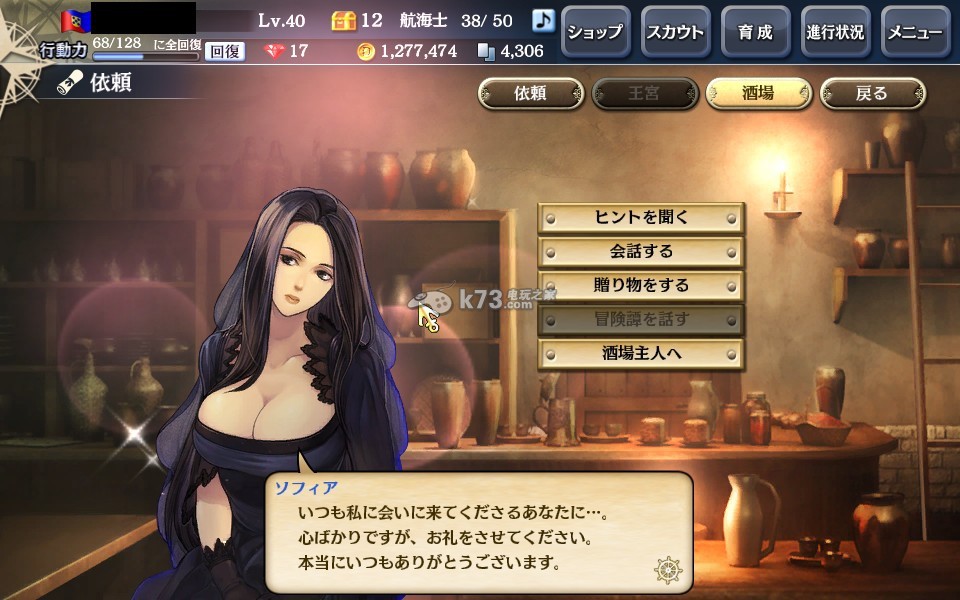Image resolution: width=960 pixels, height=600 pixels.
Task: Go back with the 戻る button
Action: tap(871, 94)
